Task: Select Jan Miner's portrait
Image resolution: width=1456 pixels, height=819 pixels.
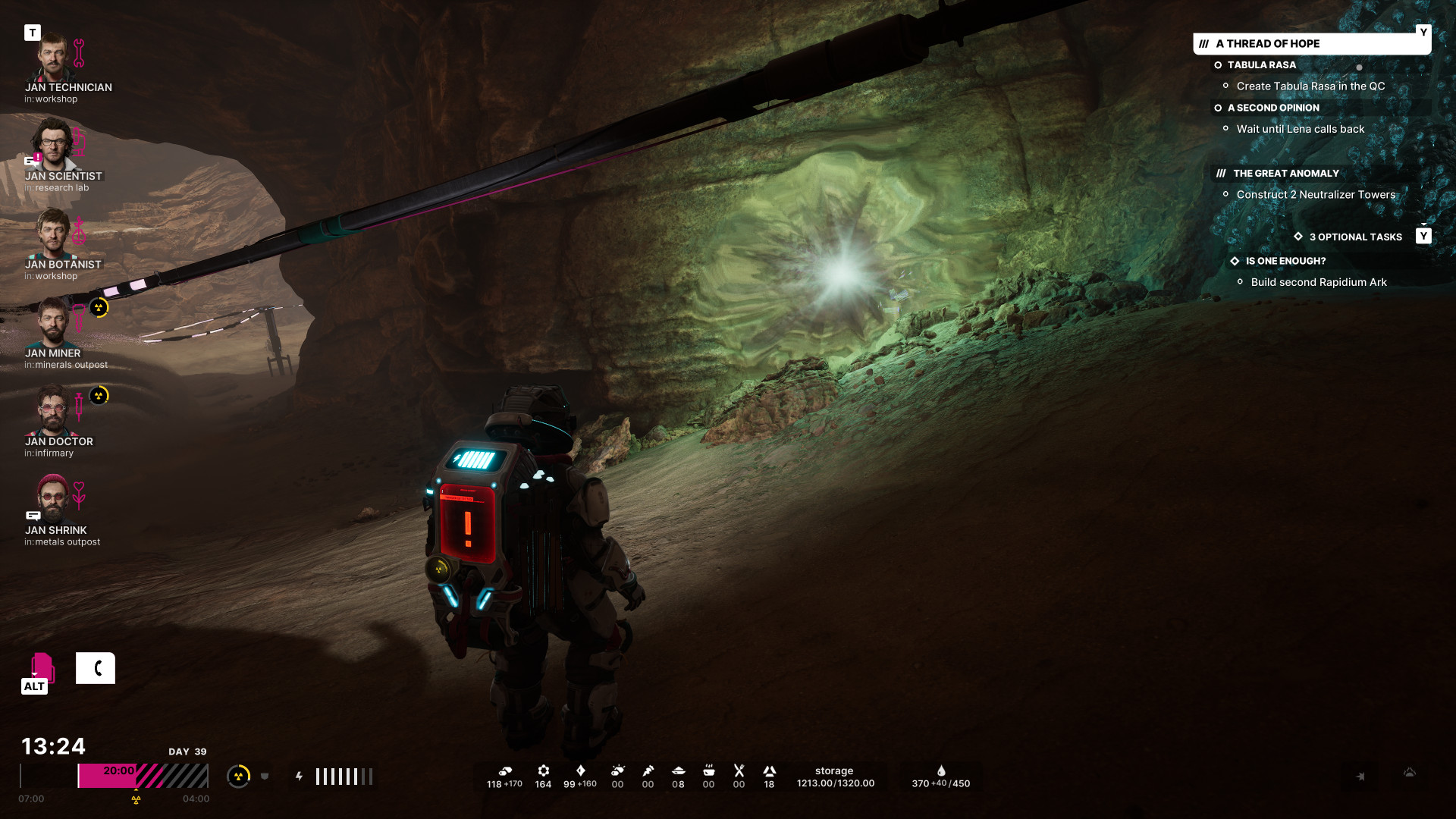Action: (x=53, y=322)
